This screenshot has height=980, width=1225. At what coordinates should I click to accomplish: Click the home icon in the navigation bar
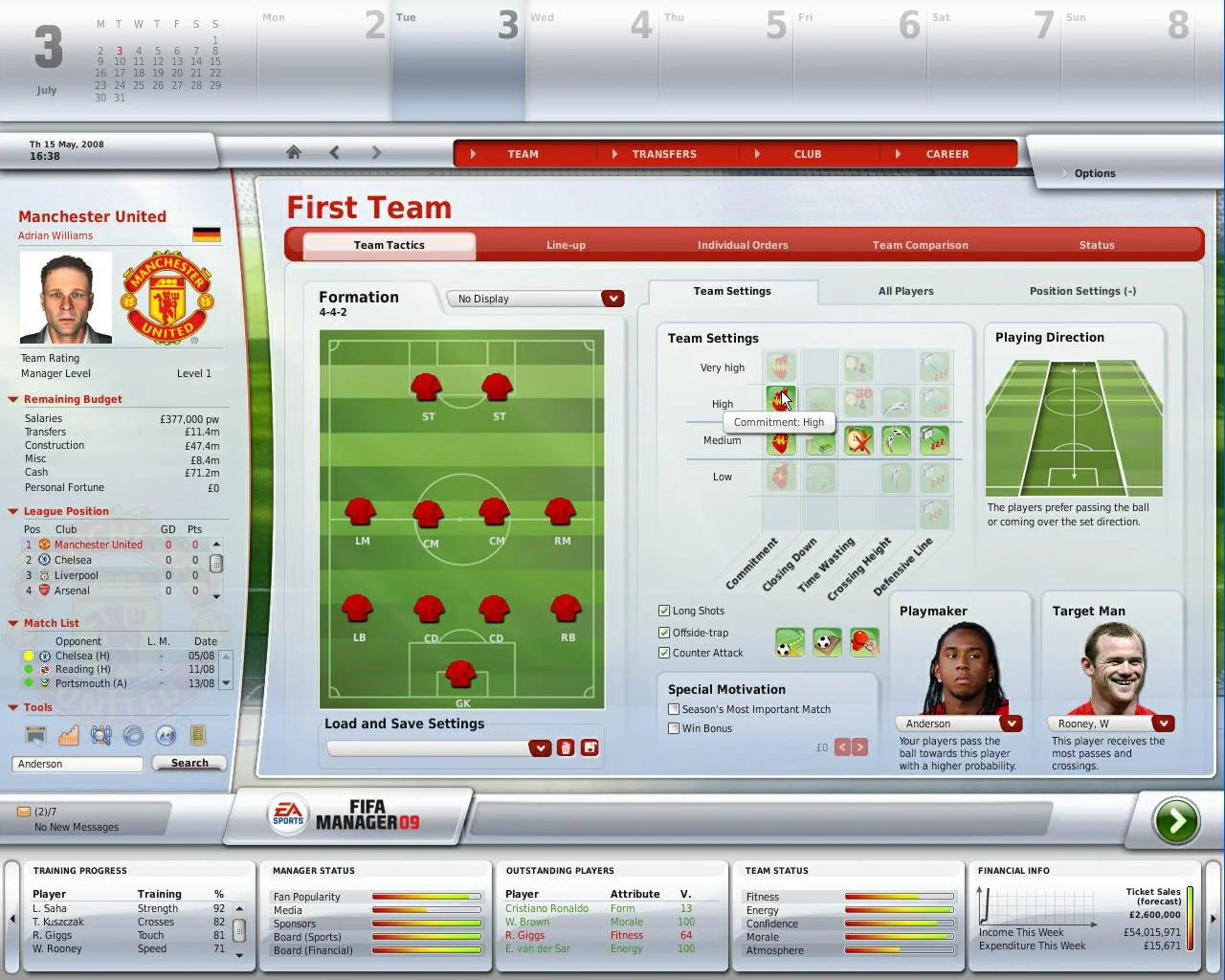[293, 152]
